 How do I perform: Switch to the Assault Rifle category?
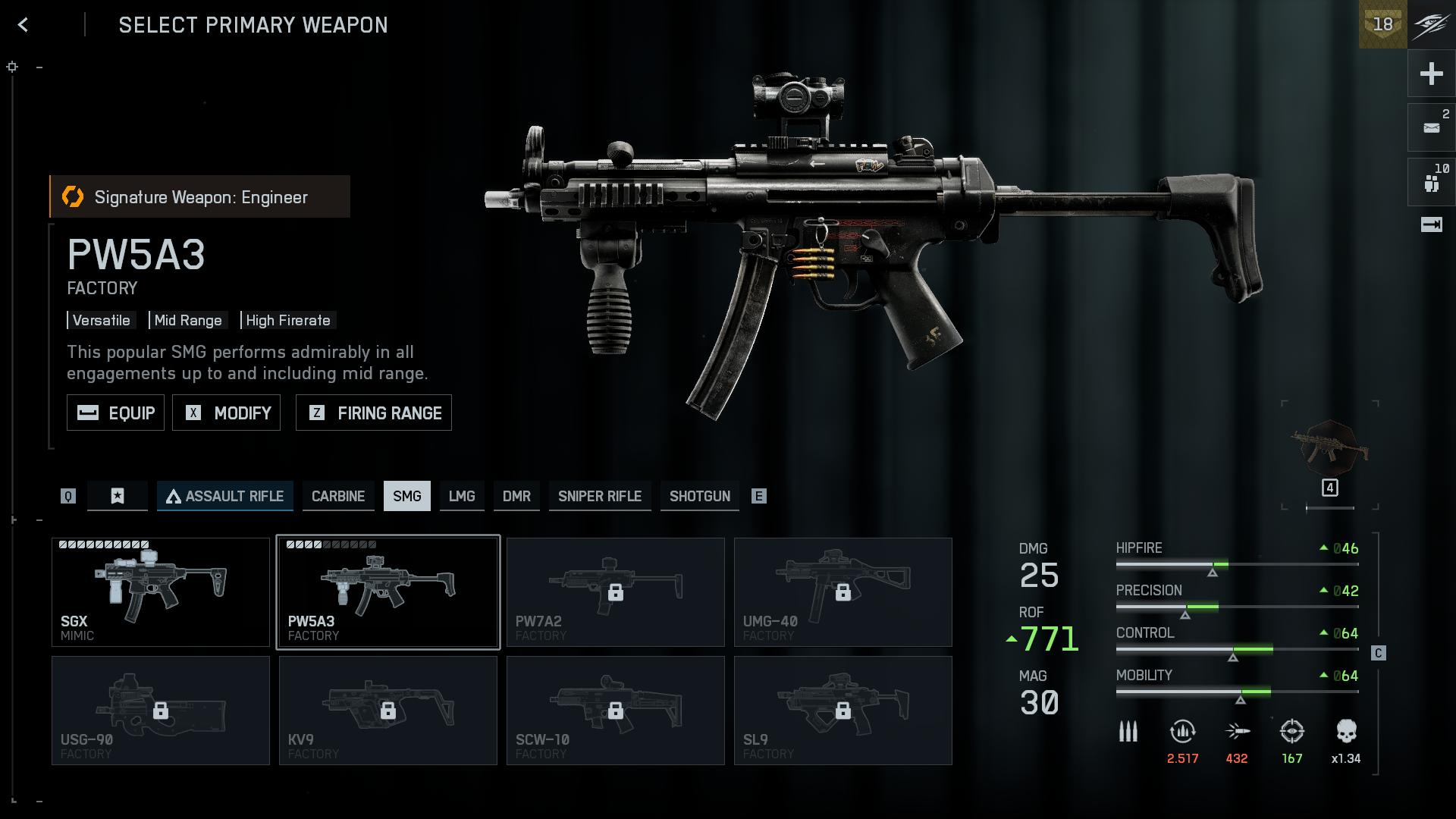225,496
